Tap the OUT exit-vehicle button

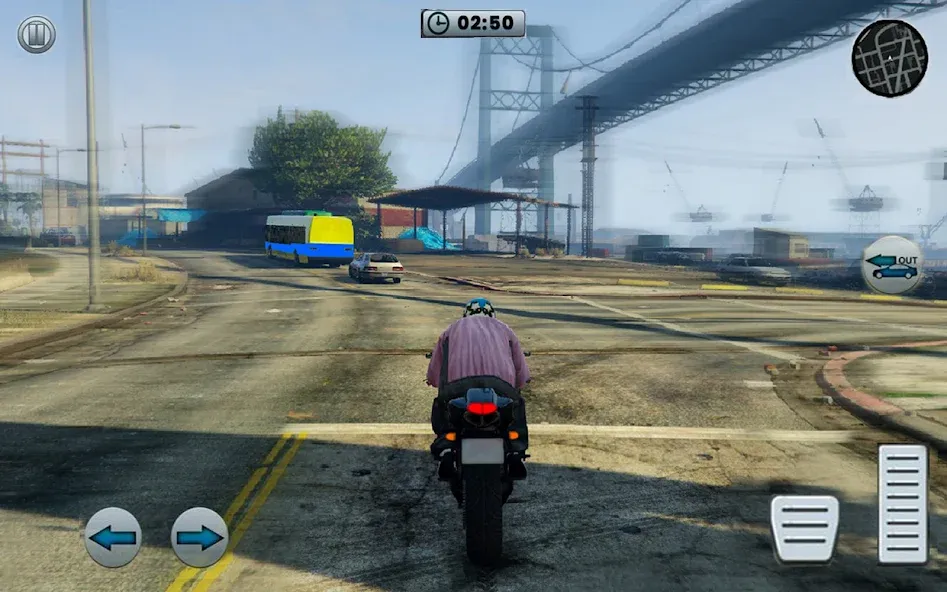point(892,265)
